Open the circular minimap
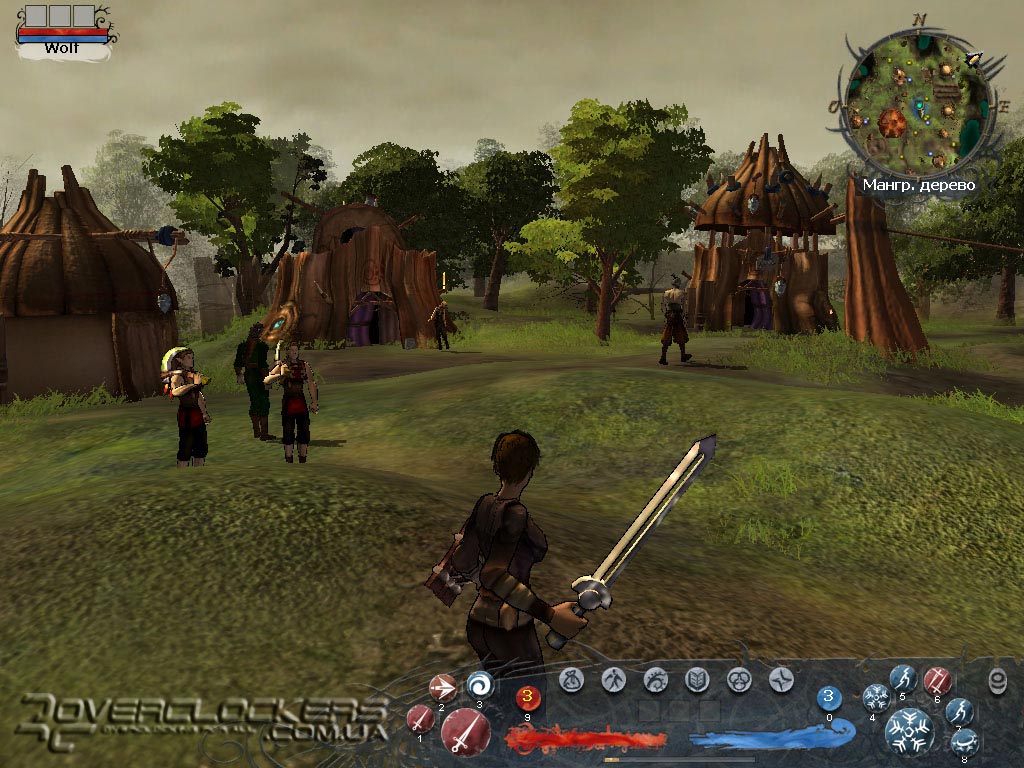This screenshot has height=768, width=1024. pyautogui.click(x=918, y=104)
